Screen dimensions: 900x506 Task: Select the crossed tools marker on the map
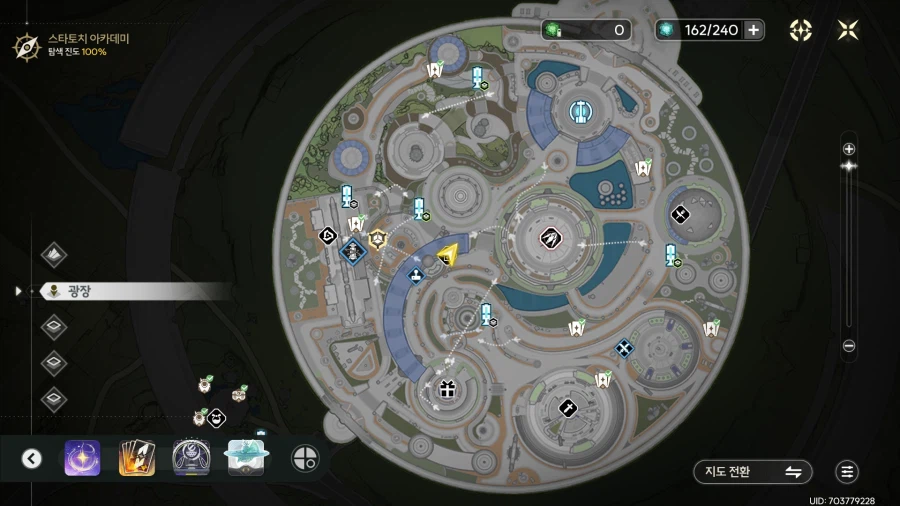coord(680,213)
